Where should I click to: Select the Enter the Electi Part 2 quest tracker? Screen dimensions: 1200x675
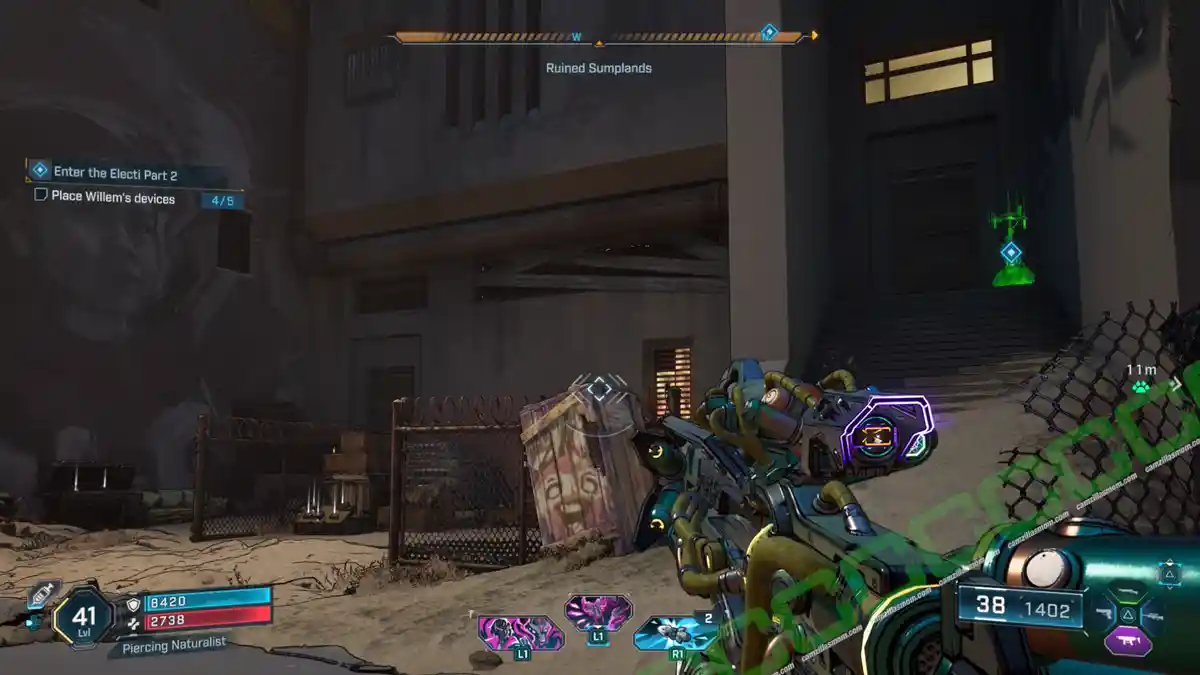115,172
